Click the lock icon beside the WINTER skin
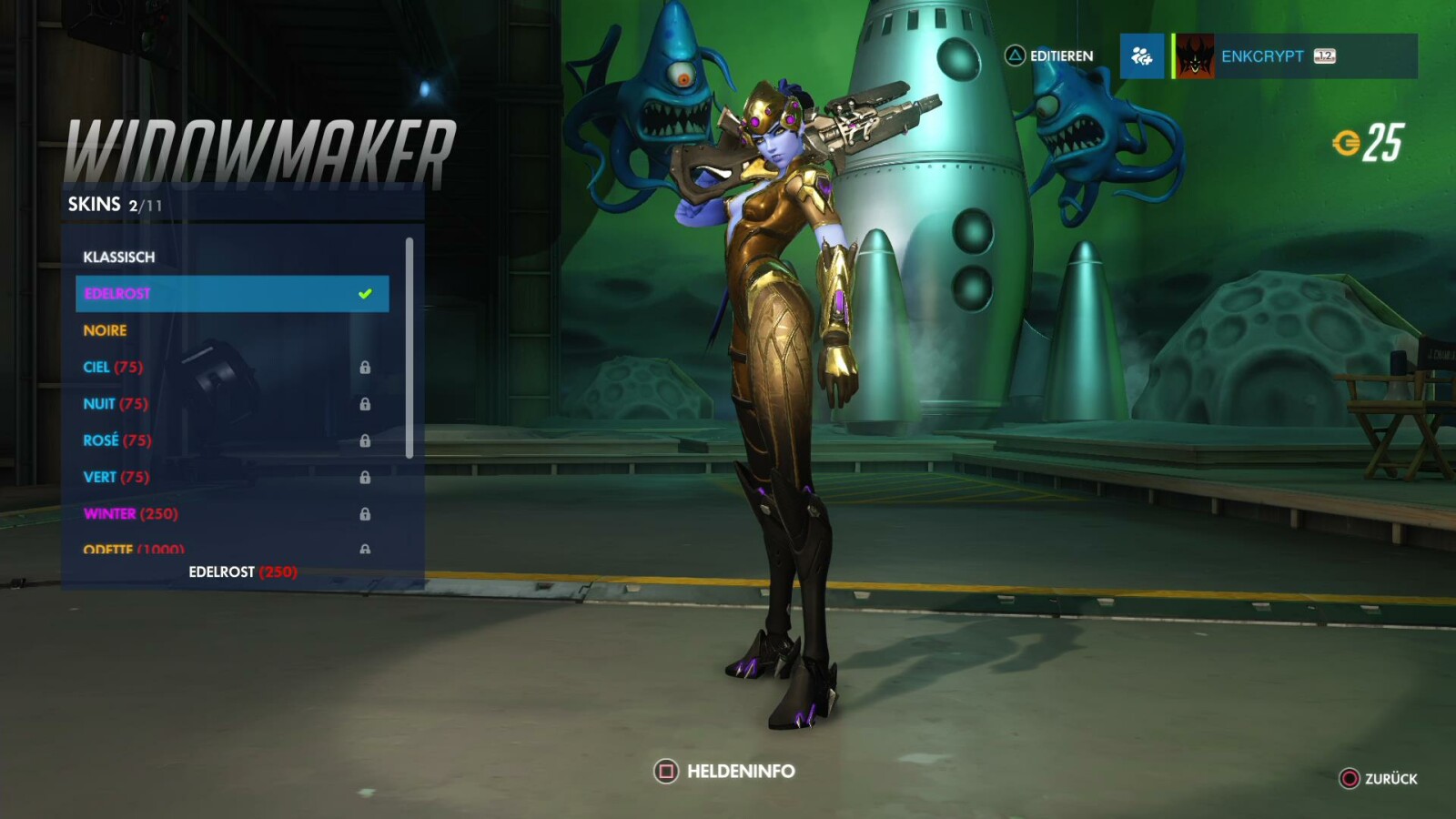This screenshot has width=1456, height=819. click(368, 512)
